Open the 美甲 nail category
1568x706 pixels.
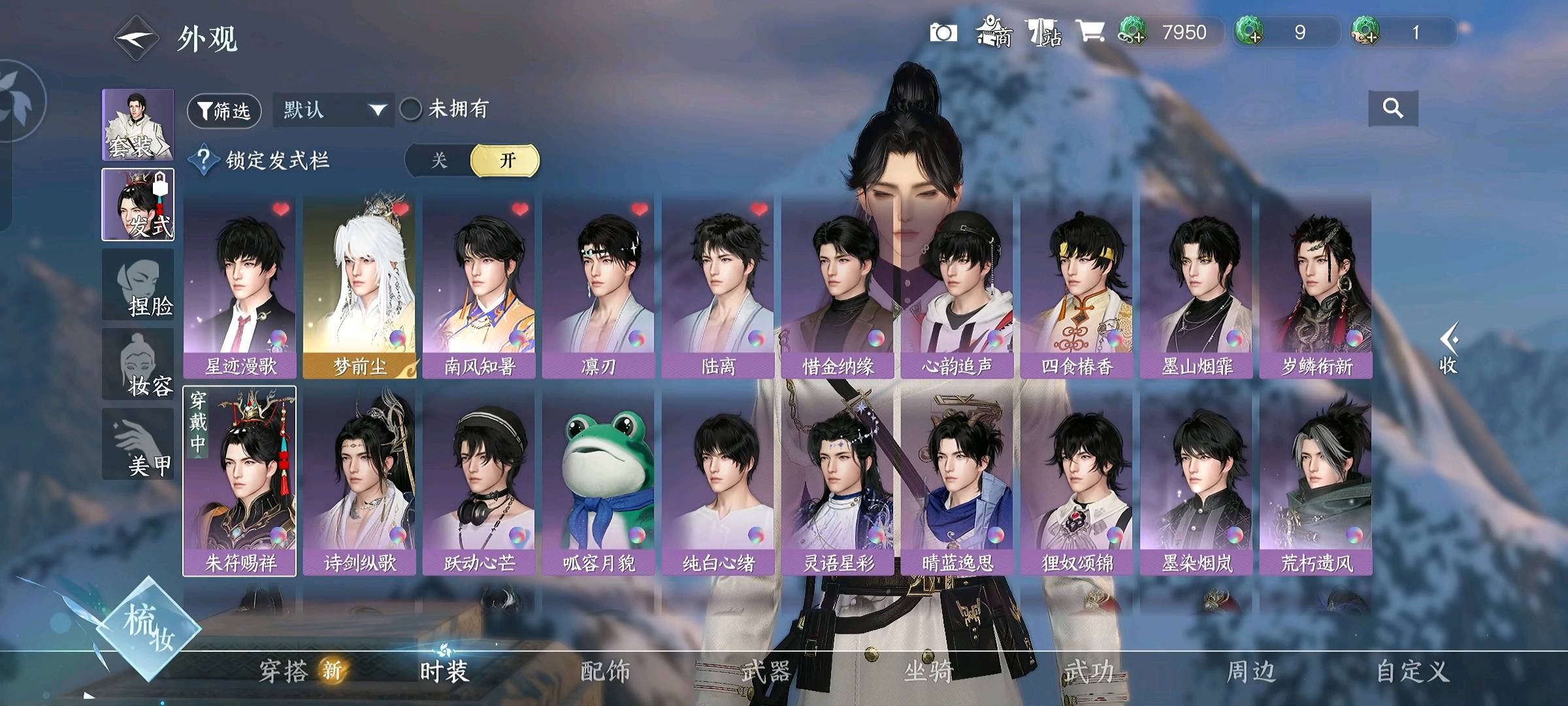click(x=138, y=445)
